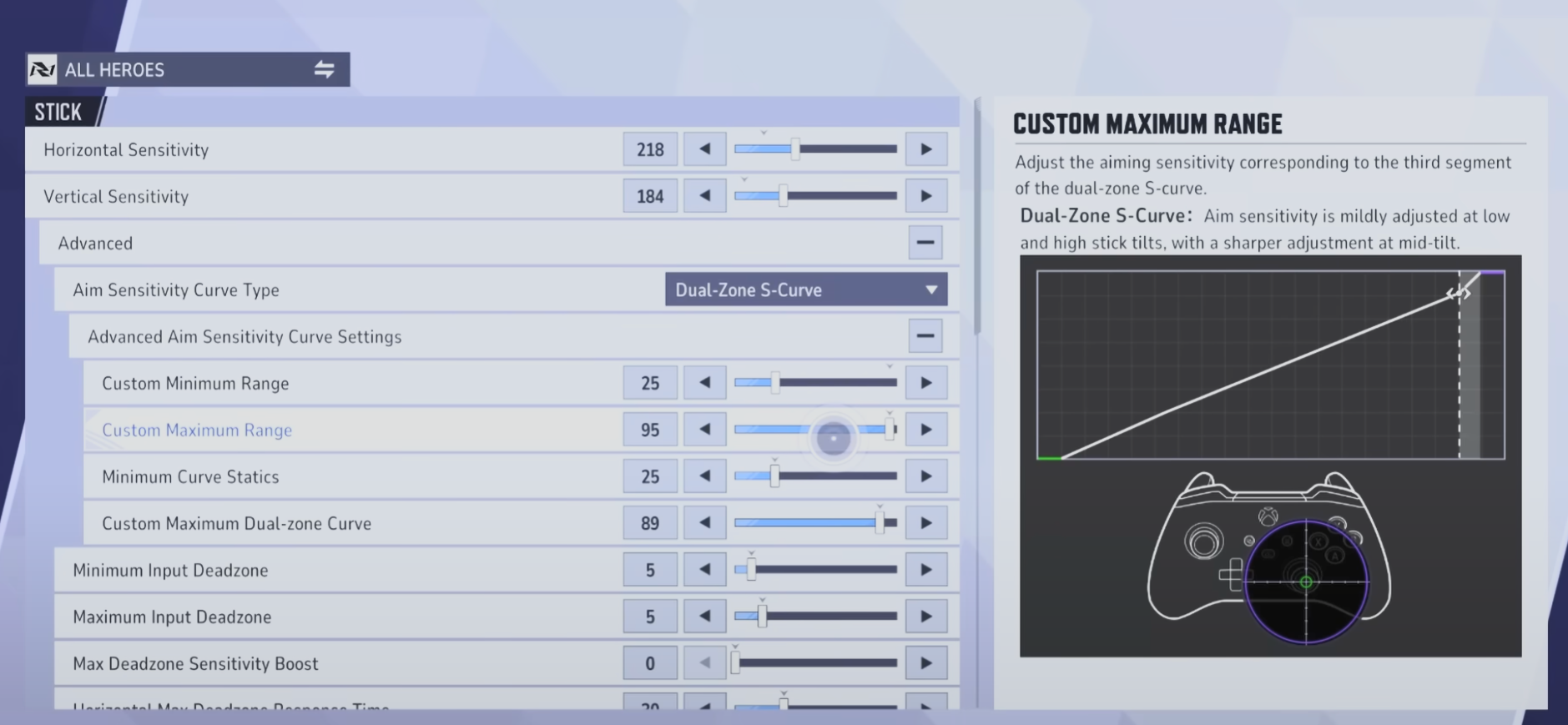
Task: Switch to the STICK tab
Action: (x=58, y=111)
